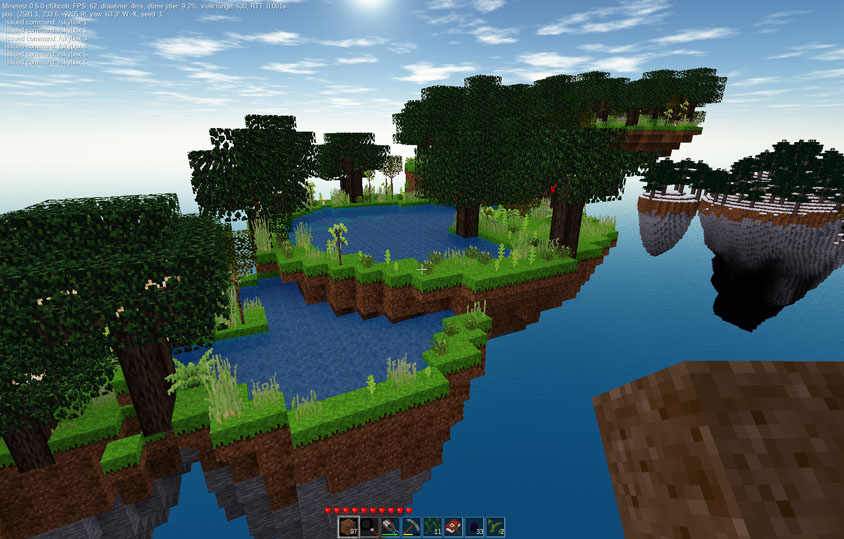844x539 pixels.
Task: Pick the red book in the hotbar
Action: point(453,527)
